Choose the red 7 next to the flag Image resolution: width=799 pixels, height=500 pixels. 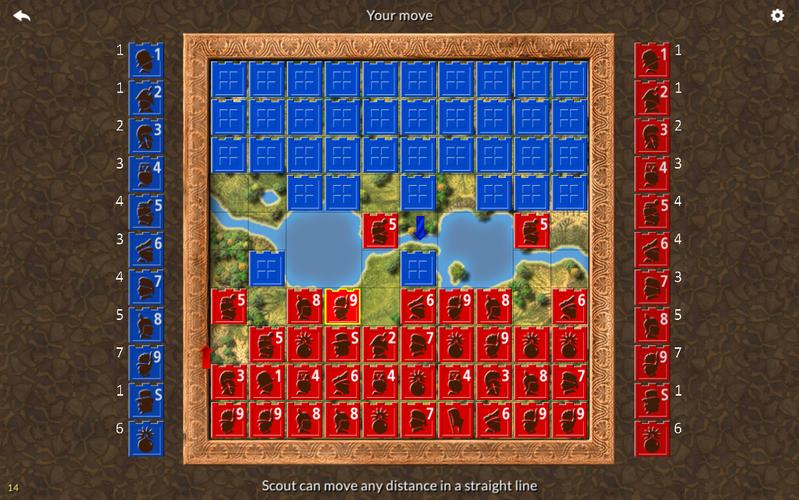(420, 419)
